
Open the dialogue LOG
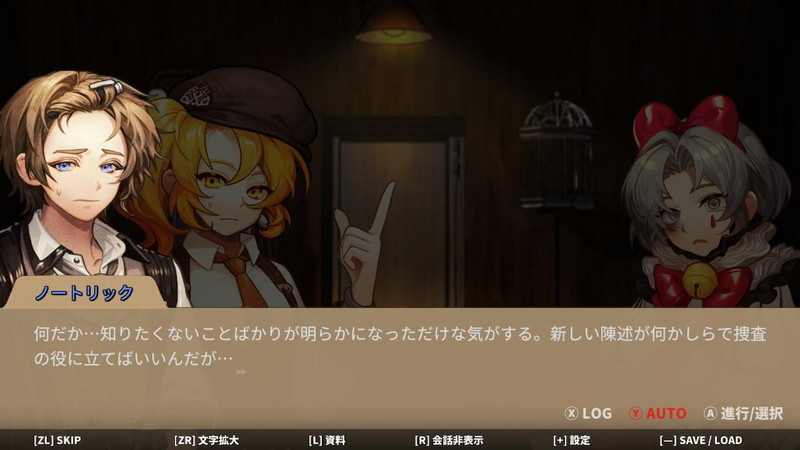pyautogui.click(x=589, y=413)
